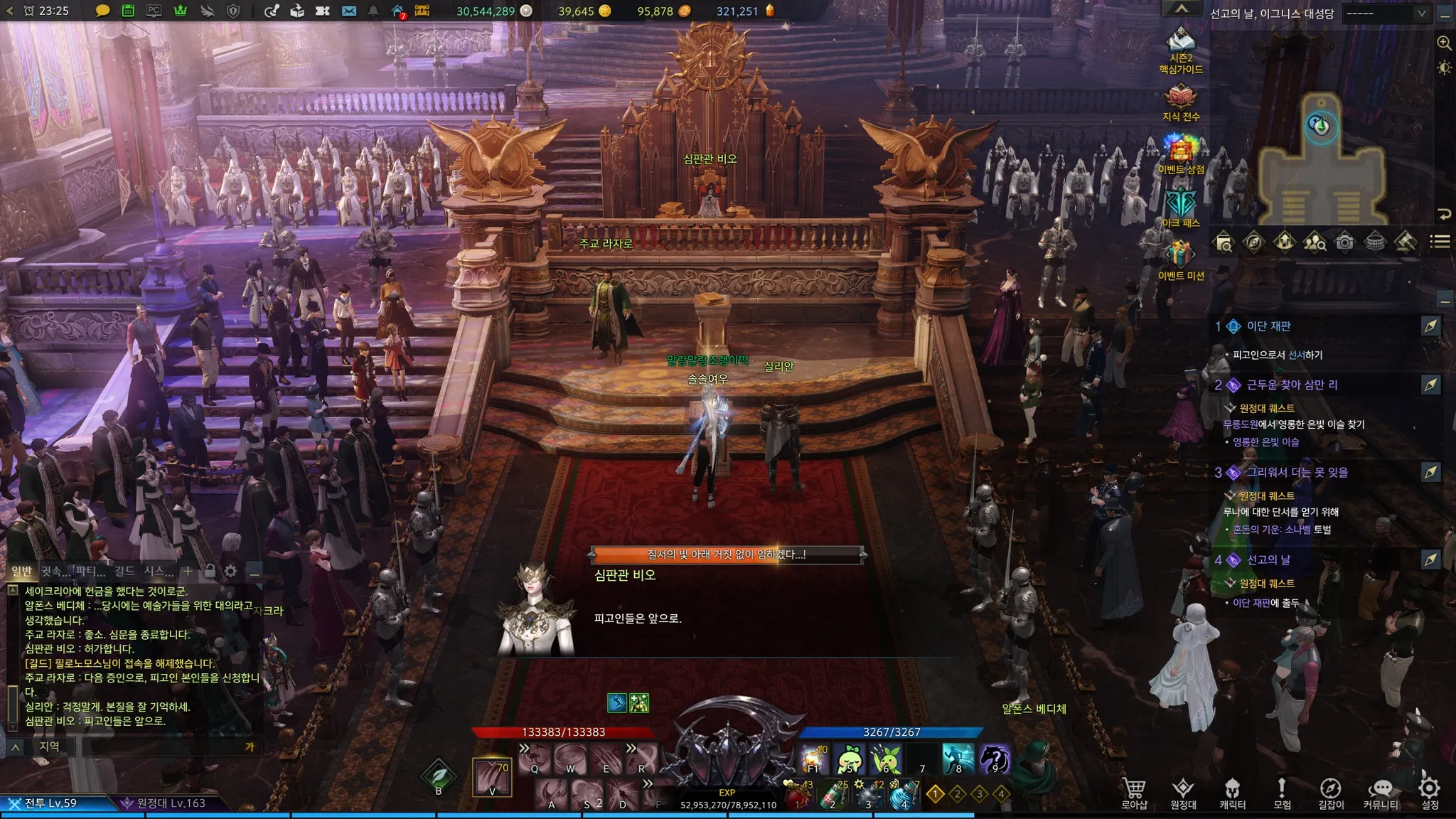Image resolution: width=1456 pixels, height=819 pixels.
Task: Open the 원정대 expedition menu
Action: 1183,791
